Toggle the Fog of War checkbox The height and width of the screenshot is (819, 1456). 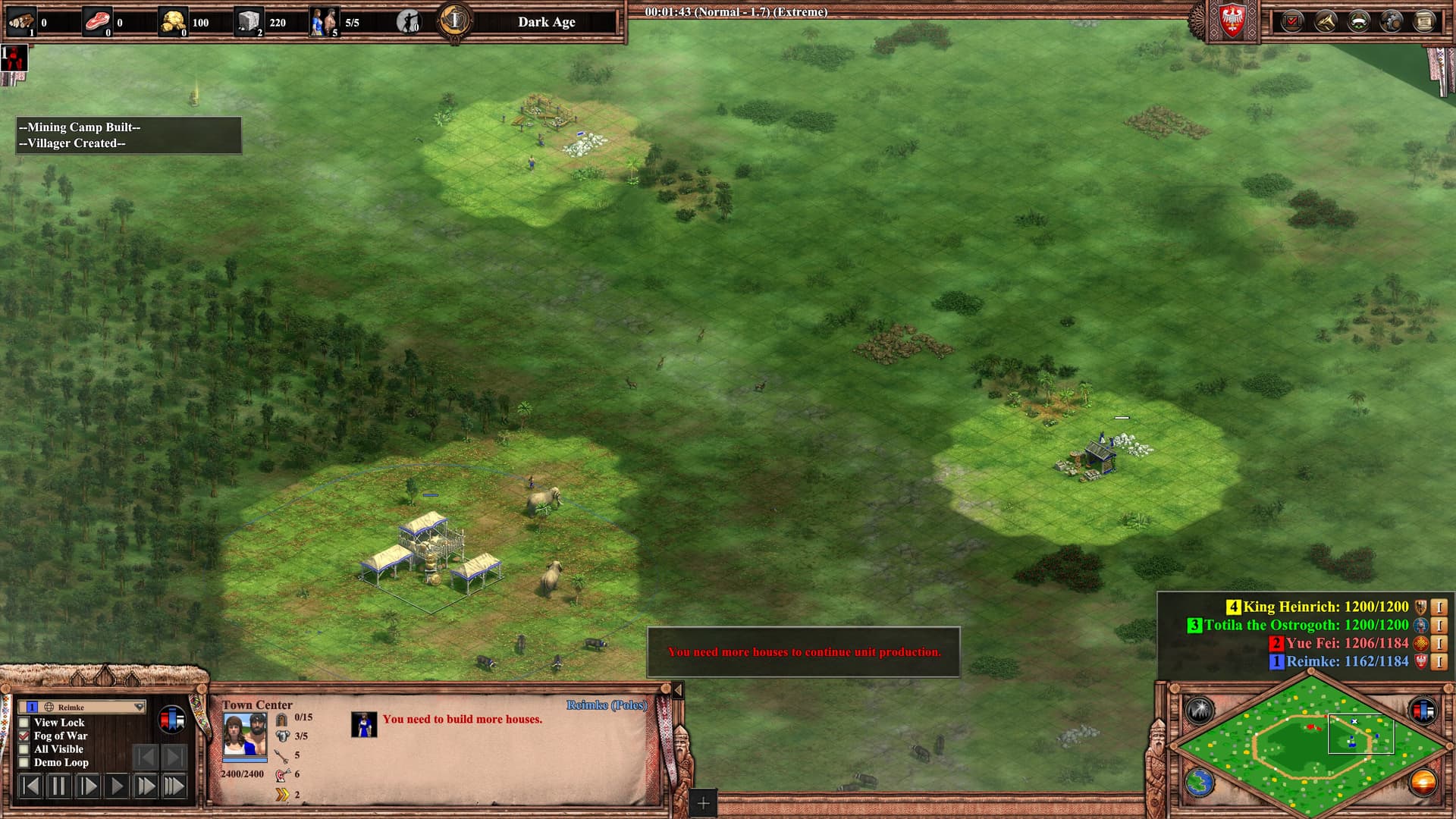[24, 736]
